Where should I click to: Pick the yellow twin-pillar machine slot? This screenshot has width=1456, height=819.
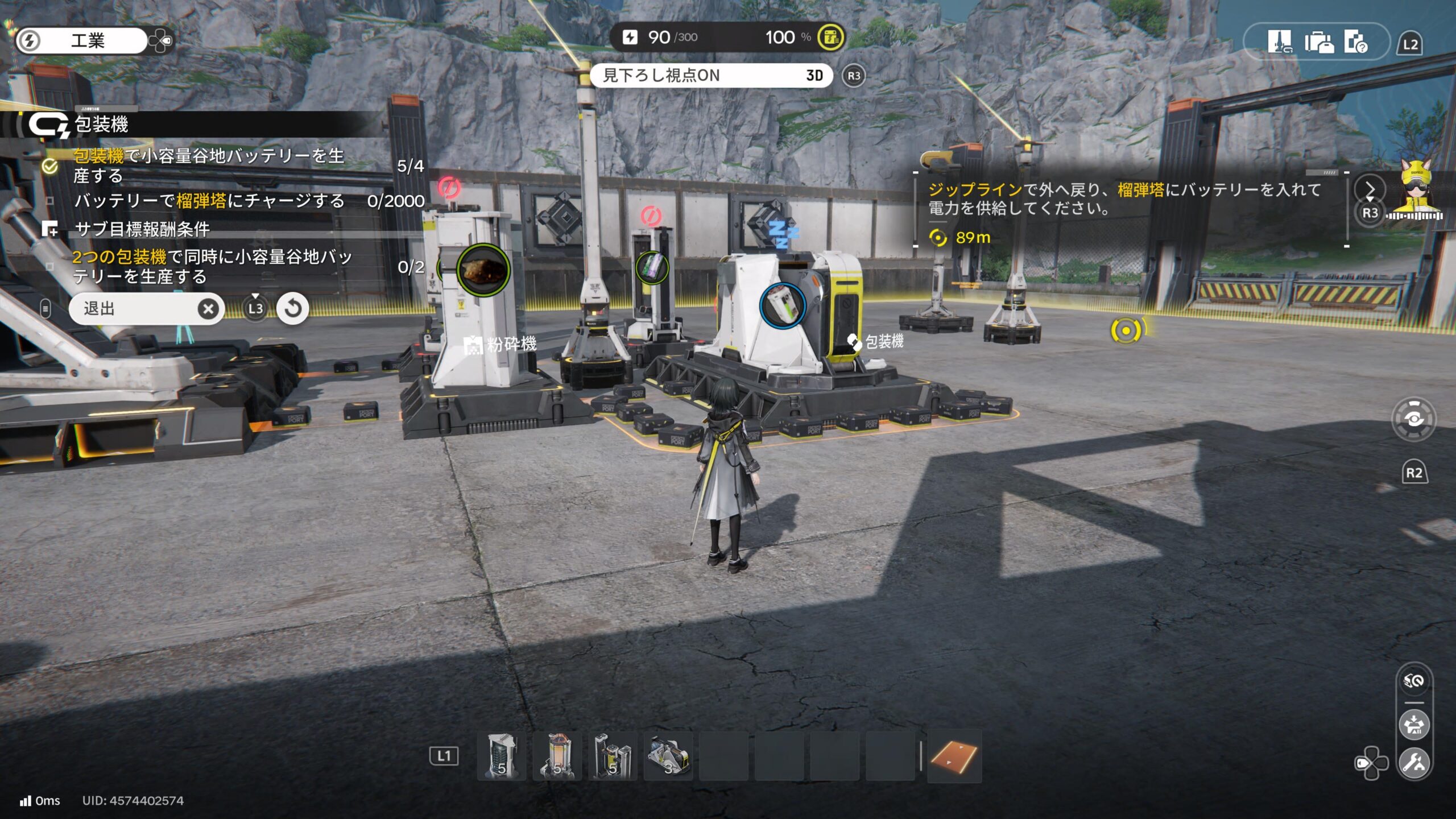click(x=613, y=756)
